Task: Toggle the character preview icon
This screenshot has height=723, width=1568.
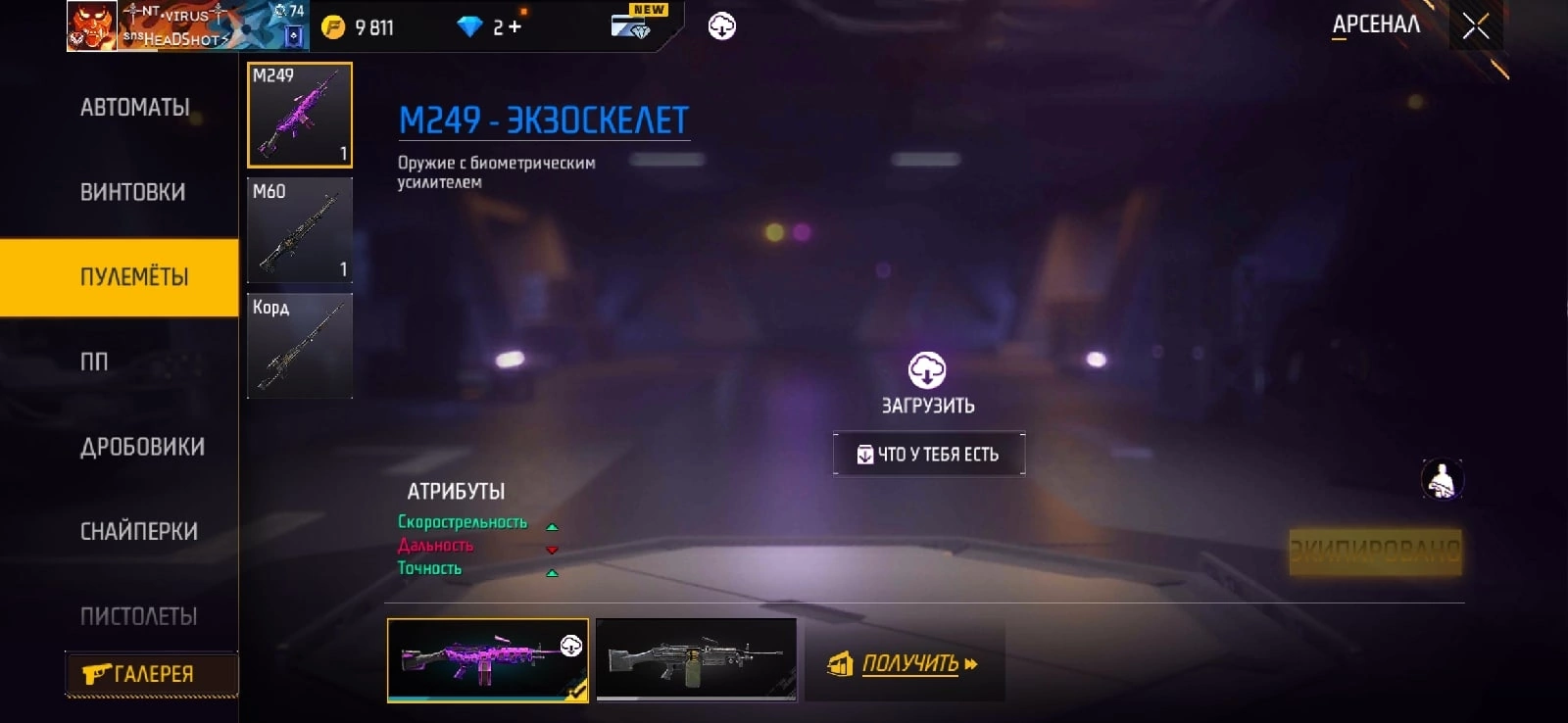Action: pos(1443,479)
